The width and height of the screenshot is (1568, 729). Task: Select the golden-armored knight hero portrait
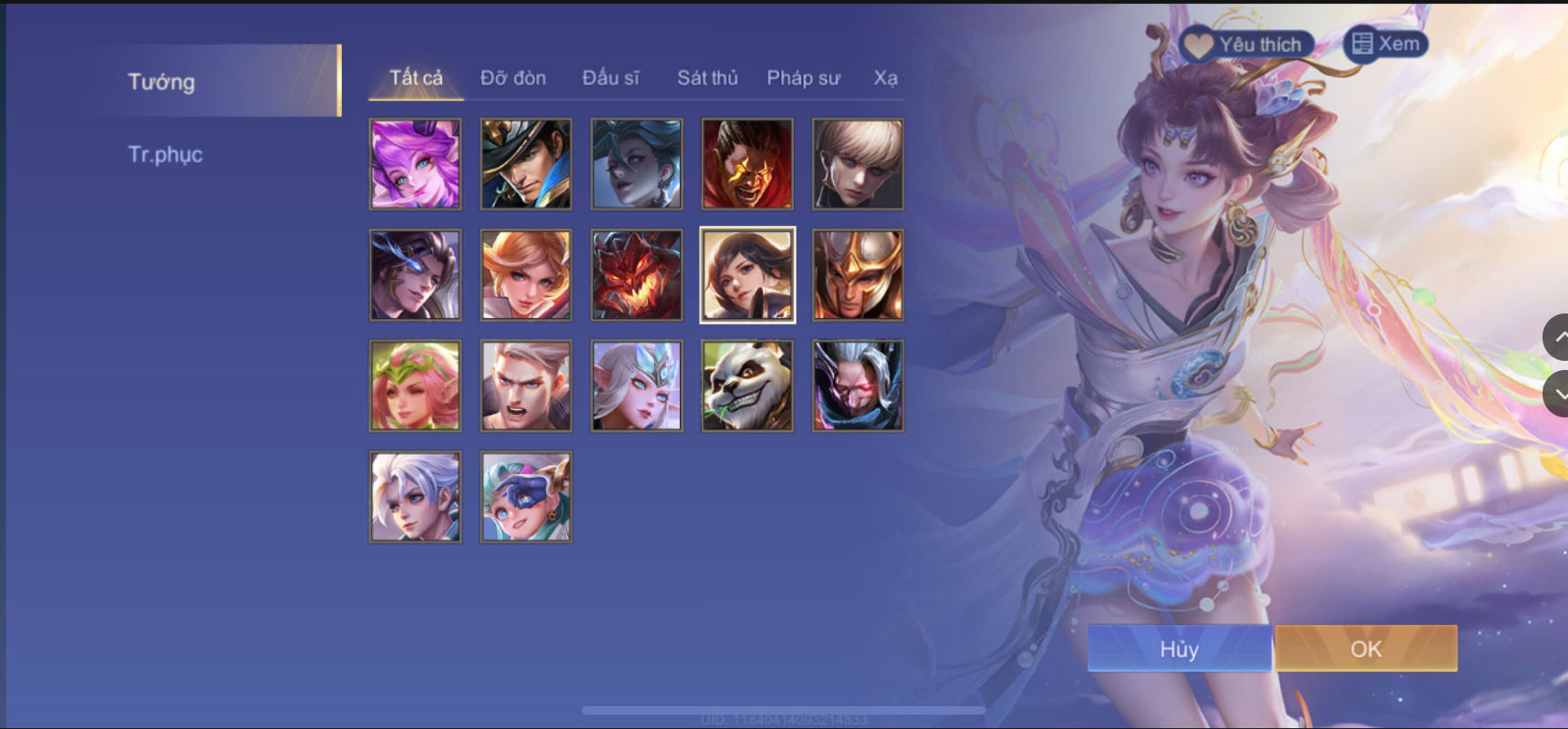(x=859, y=275)
